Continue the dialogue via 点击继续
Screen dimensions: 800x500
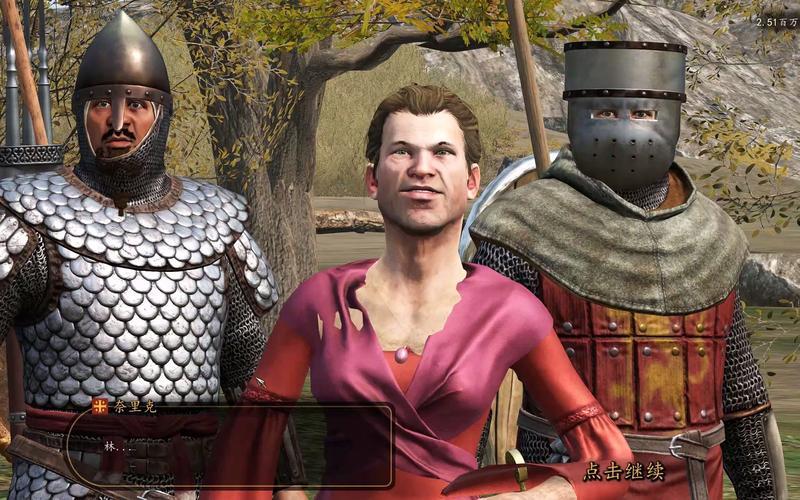click(x=625, y=470)
